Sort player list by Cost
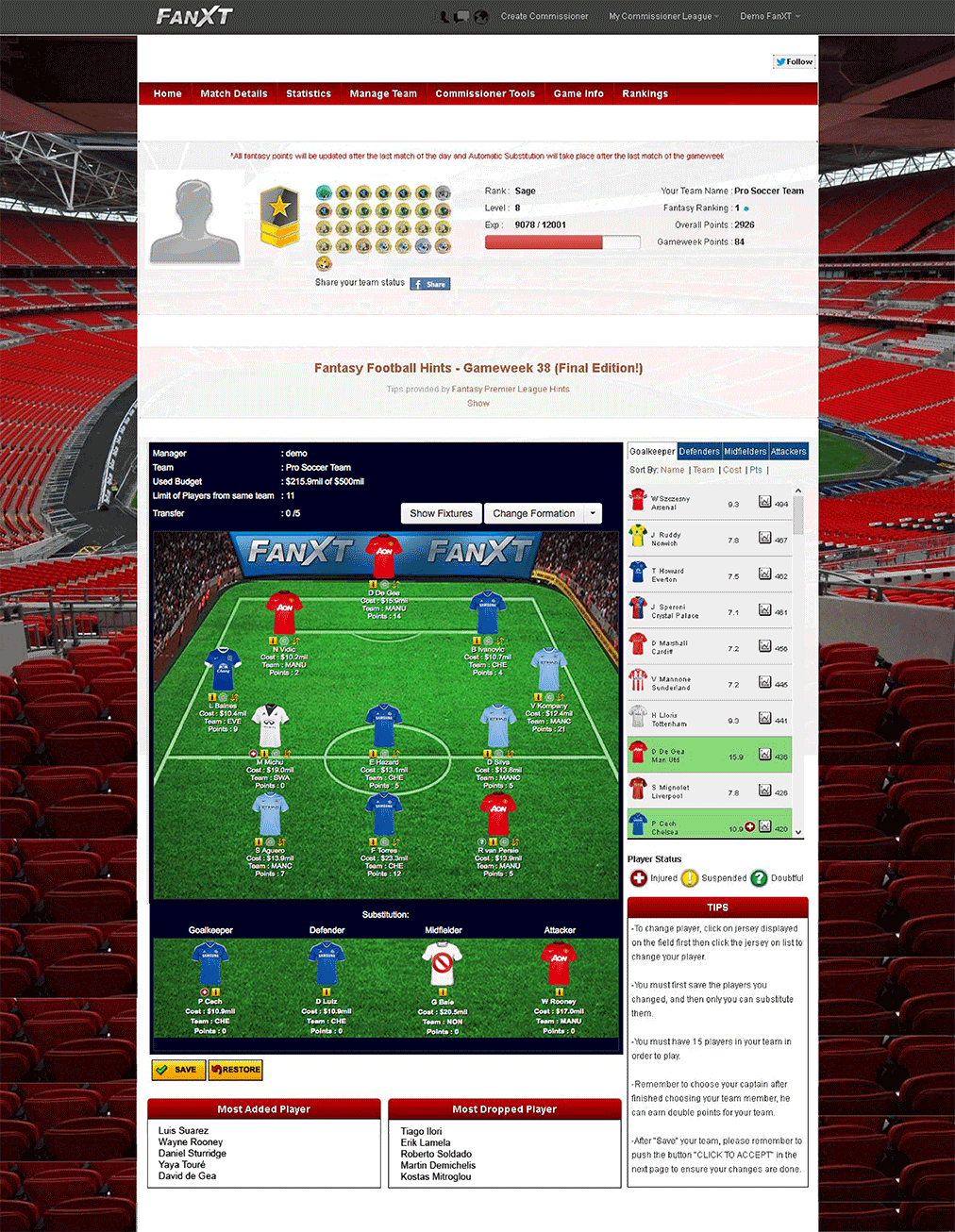The width and height of the screenshot is (955, 1232). (x=732, y=470)
